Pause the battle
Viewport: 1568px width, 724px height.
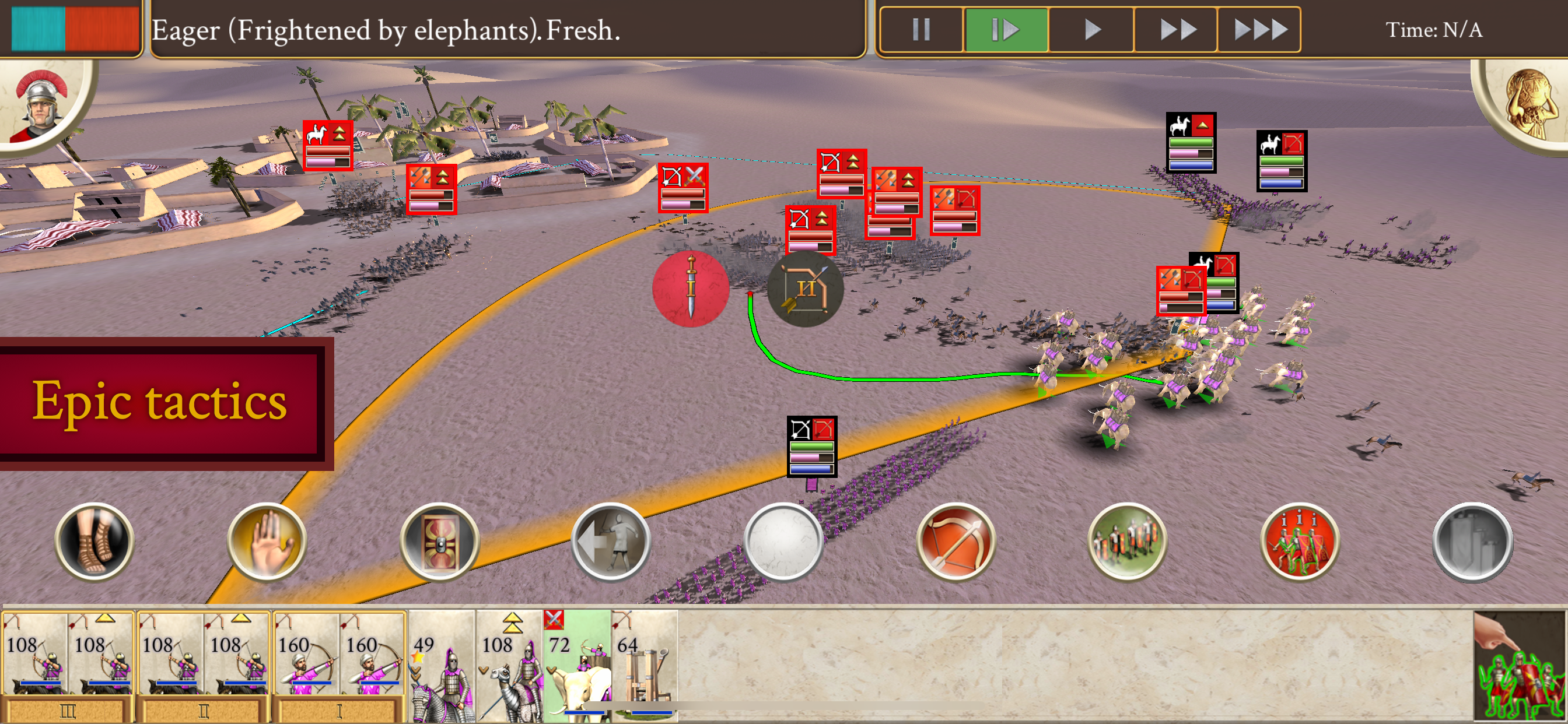point(921,29)
